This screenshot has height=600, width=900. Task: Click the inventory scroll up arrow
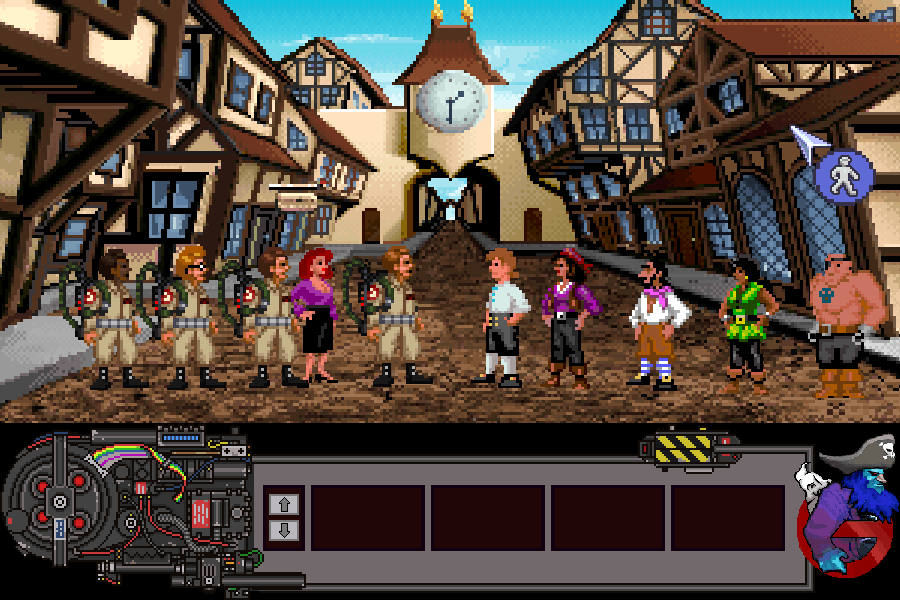pos(283,504)
